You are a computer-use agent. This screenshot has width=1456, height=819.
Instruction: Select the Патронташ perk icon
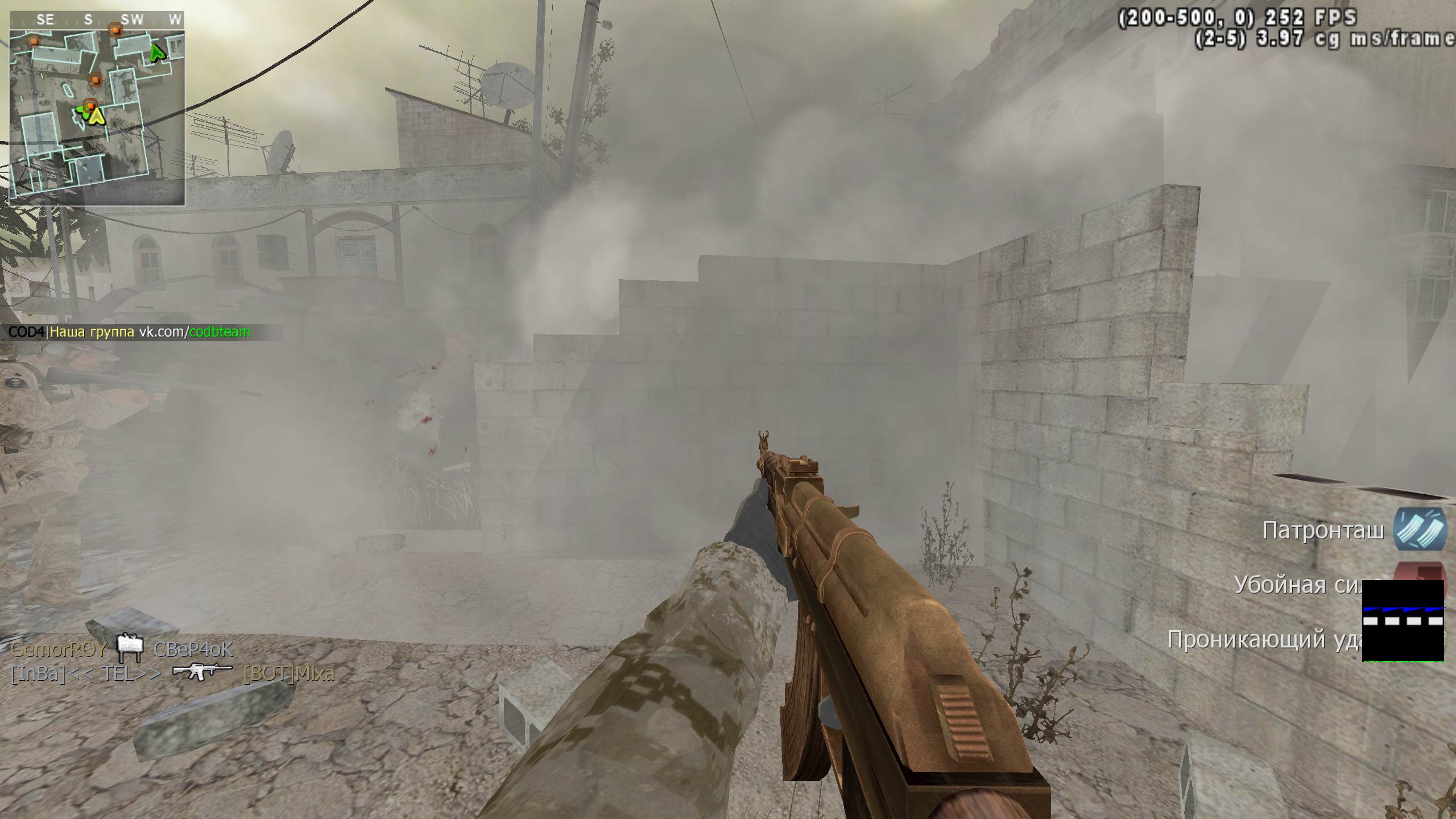click(1419, 529)
